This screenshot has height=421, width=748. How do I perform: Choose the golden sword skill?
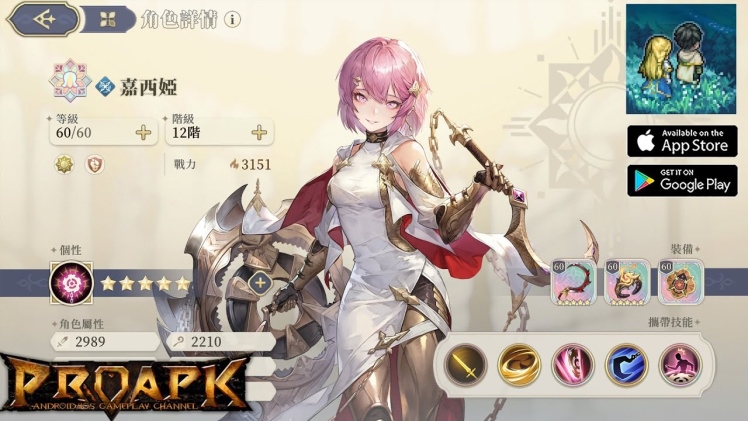[x=465, y=365]
